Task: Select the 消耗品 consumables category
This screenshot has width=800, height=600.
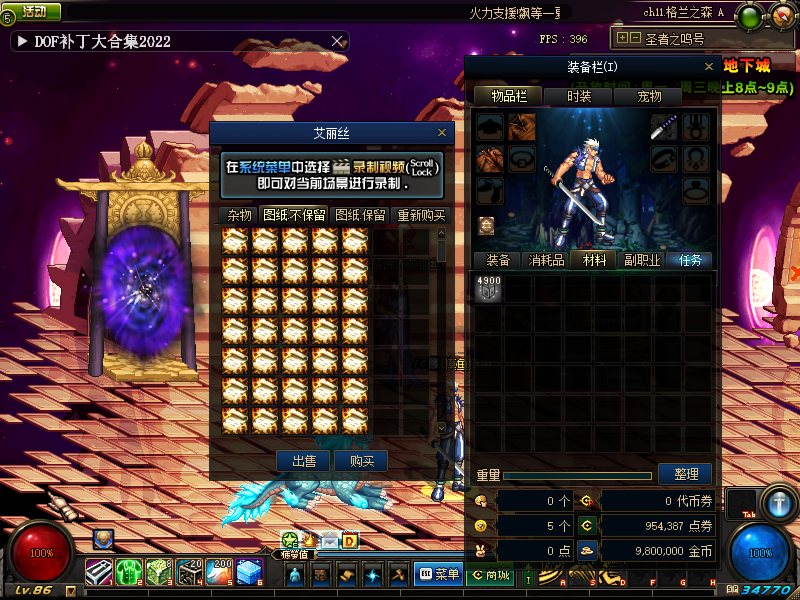Action: click(x=546, y=260)
